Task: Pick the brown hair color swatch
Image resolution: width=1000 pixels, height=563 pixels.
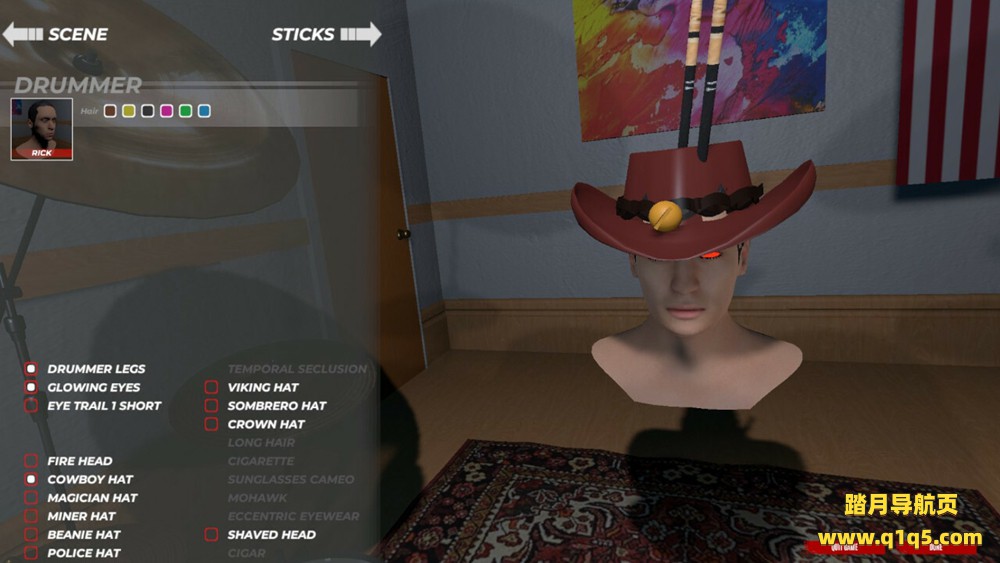Action: click(x=111, y=111)
